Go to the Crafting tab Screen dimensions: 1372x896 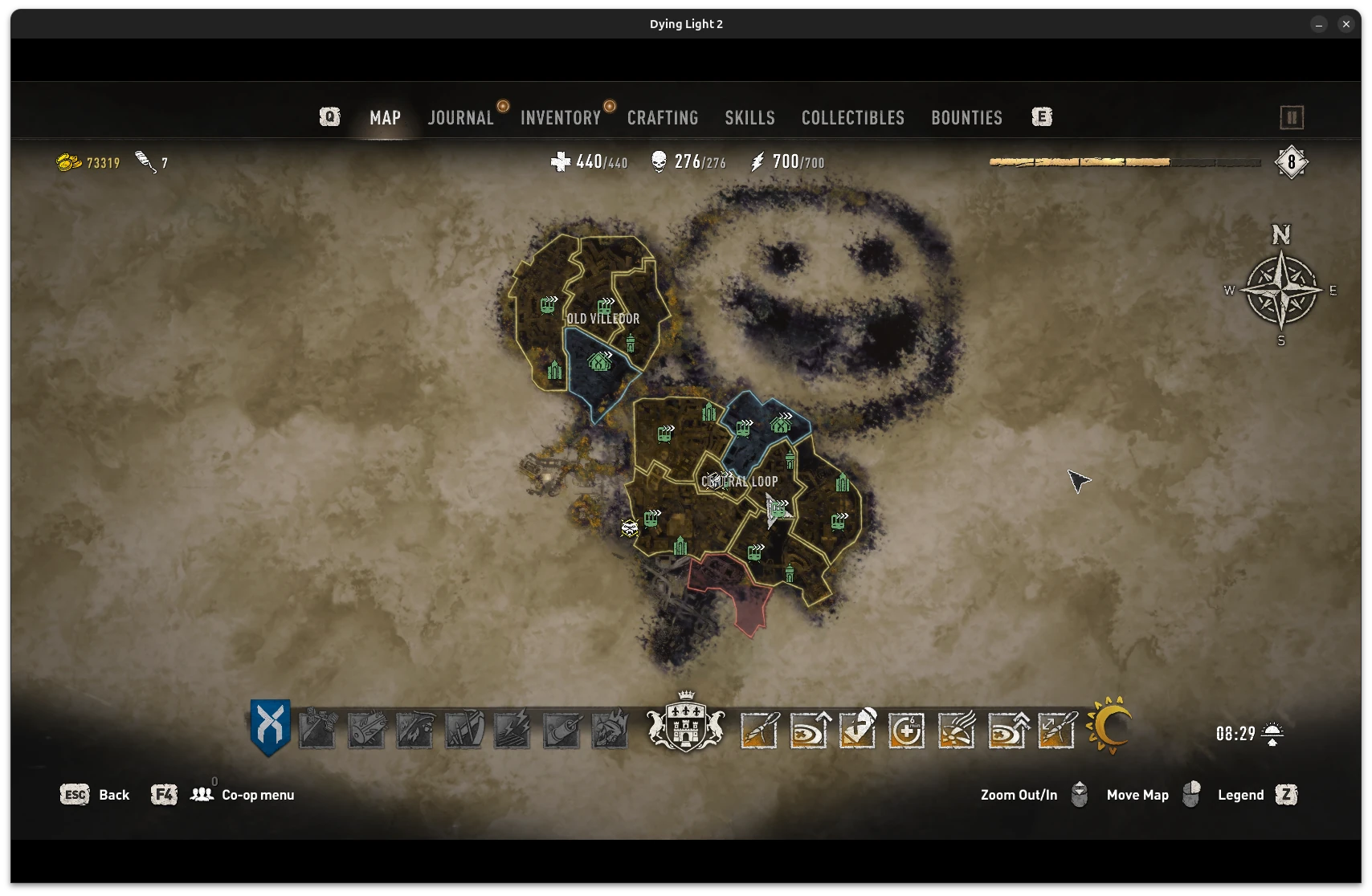coord(663,118)
